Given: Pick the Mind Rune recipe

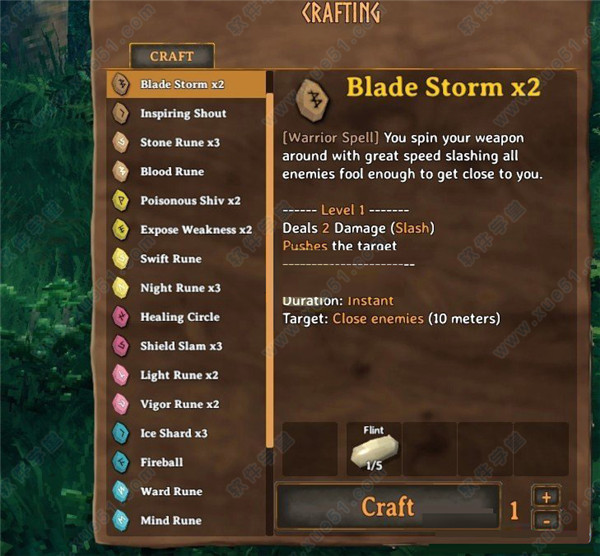Looking at the screenshot, I should [x=171, y=520].
